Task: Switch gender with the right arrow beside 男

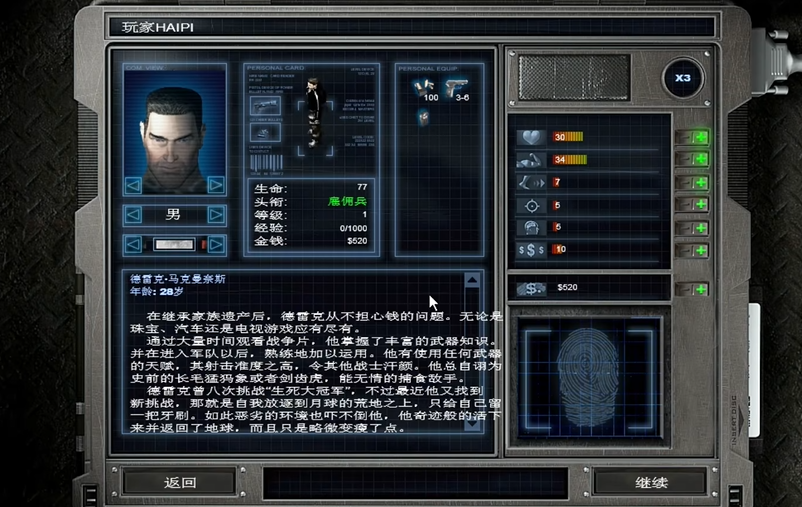Action: [216, 215]
